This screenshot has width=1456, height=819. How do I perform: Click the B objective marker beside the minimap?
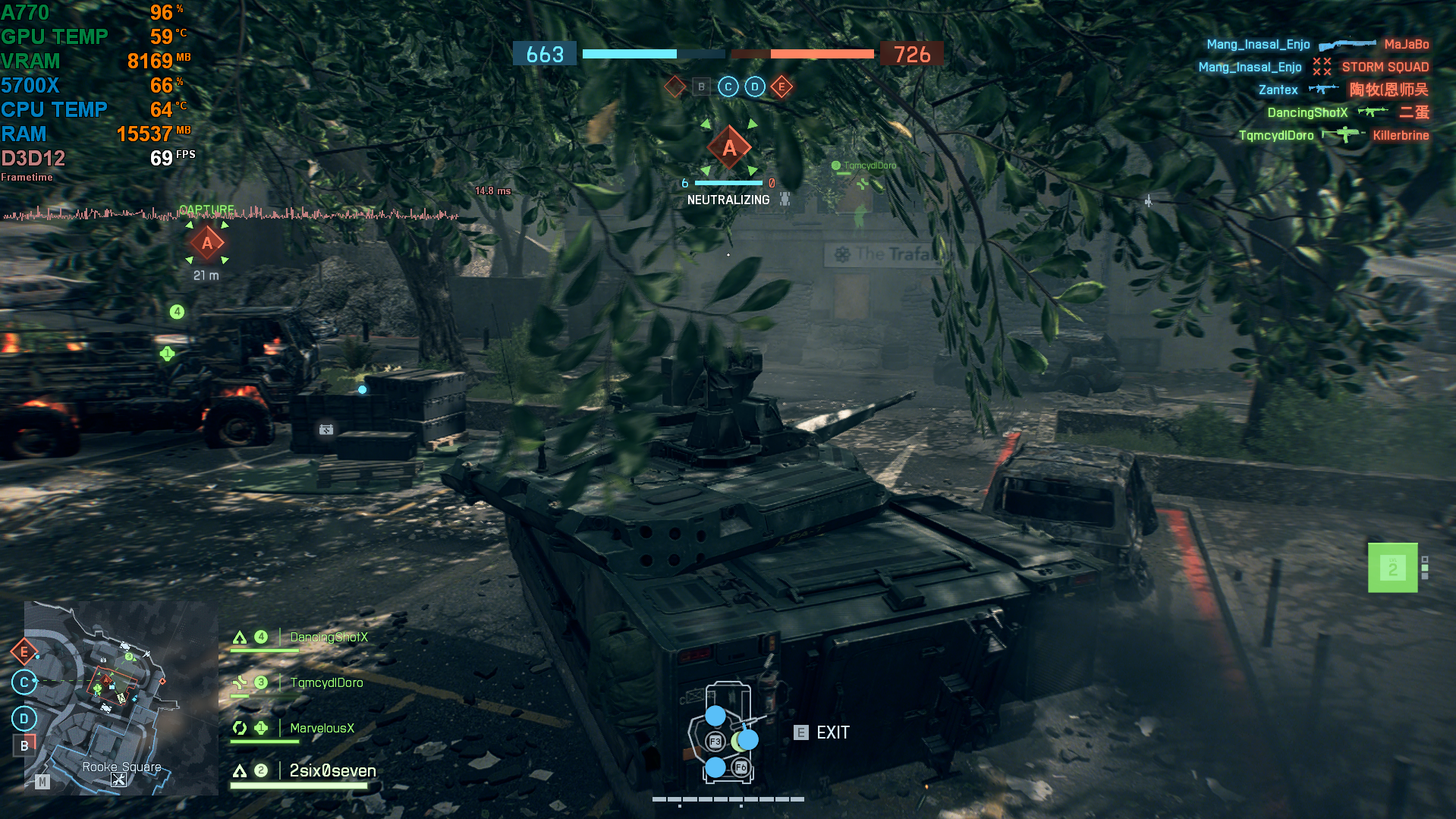pyautogui.click(x=24, y=745)
